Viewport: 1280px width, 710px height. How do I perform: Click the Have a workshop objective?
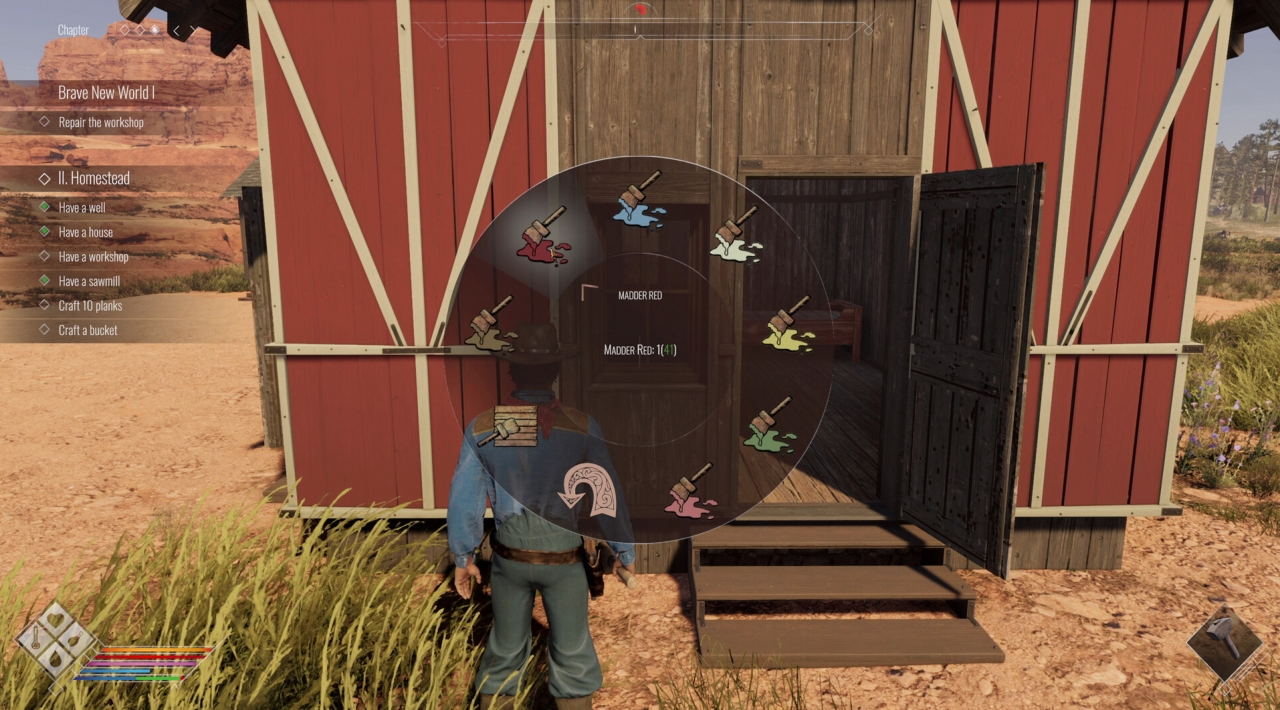[x=93, y=257]
